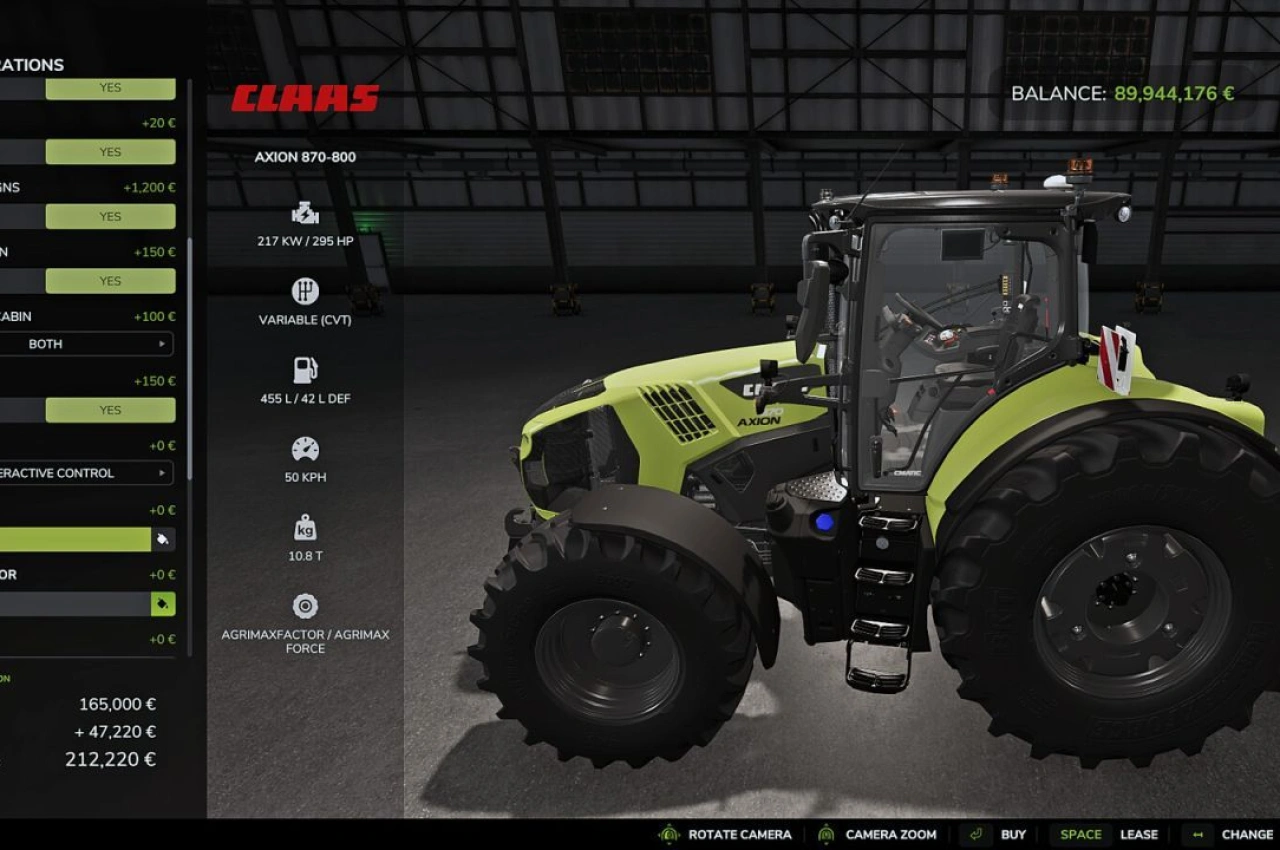Open the body color picker swatch

162,539
